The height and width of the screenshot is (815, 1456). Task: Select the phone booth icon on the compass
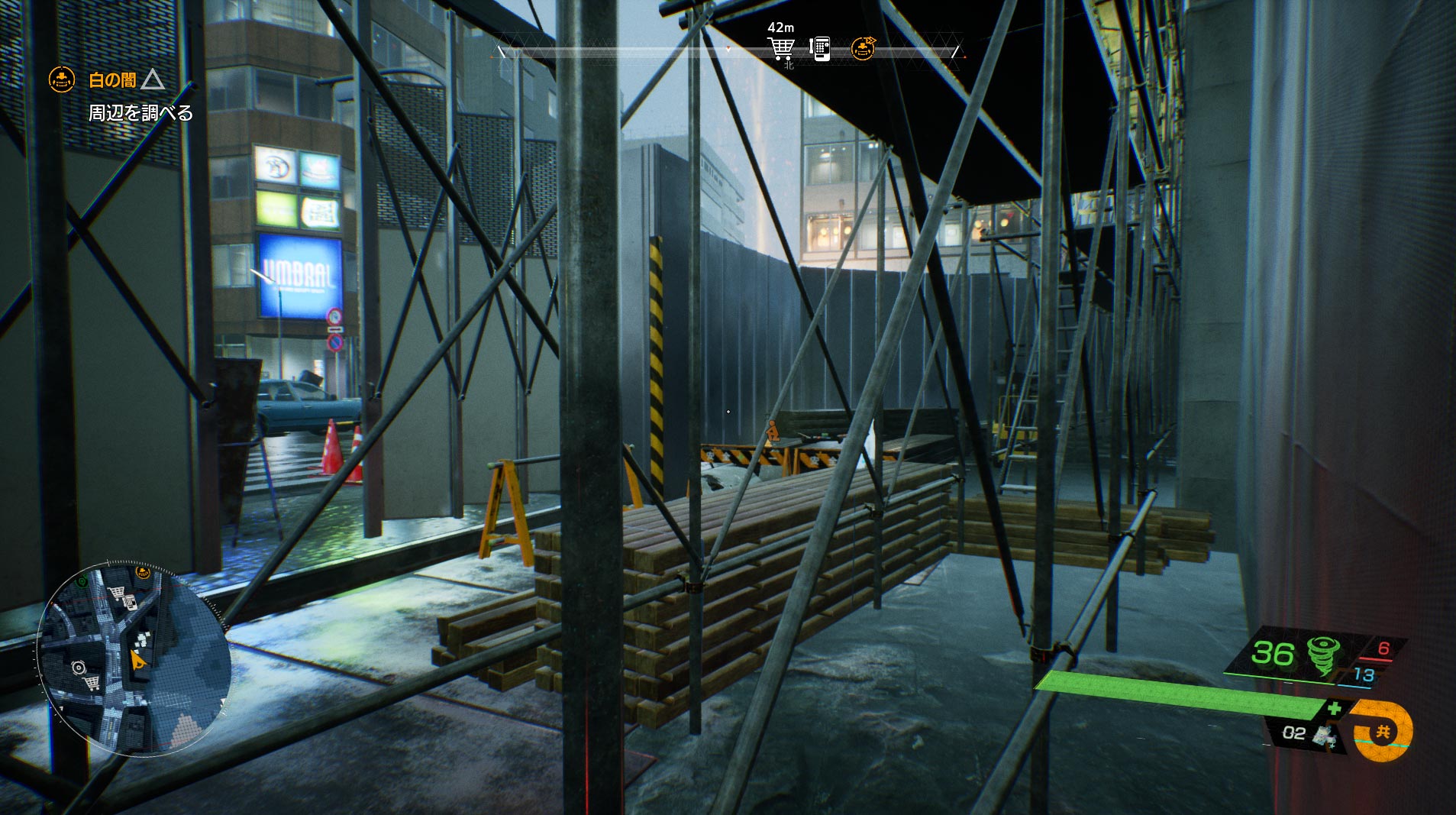click(x=820, y=48)
